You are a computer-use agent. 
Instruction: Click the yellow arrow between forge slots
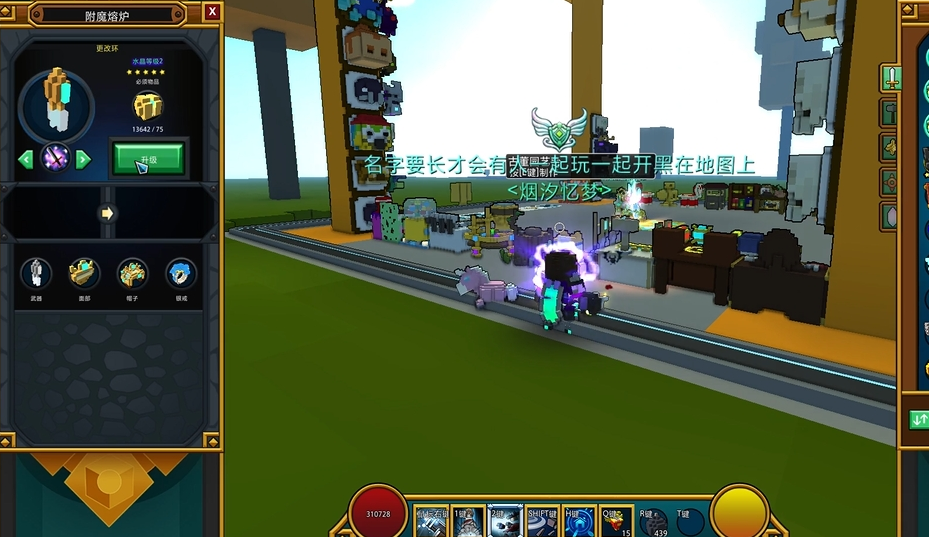tap(107, 213)
